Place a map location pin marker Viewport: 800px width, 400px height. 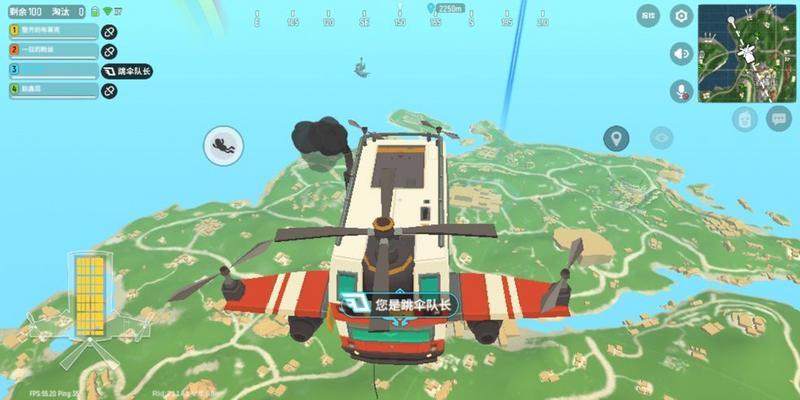click(x=616, y=138)
